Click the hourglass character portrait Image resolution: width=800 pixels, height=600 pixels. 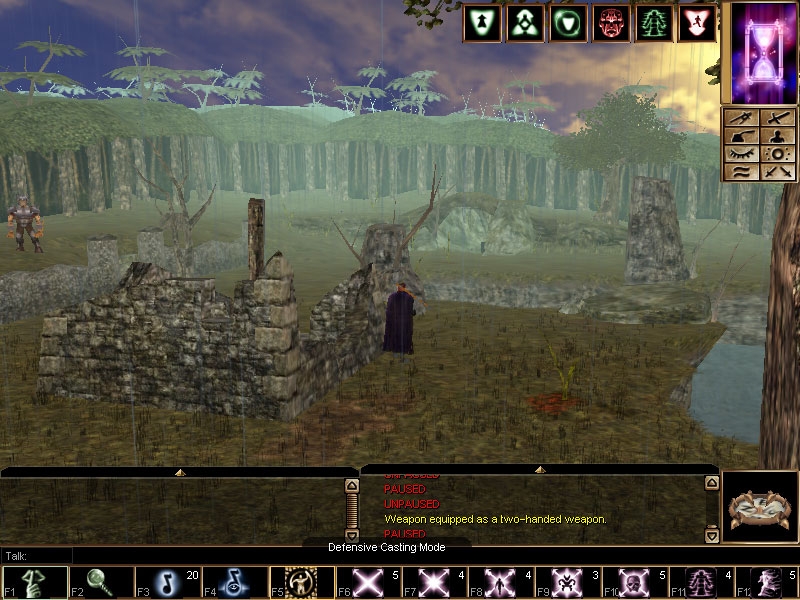tap(759, 52)
